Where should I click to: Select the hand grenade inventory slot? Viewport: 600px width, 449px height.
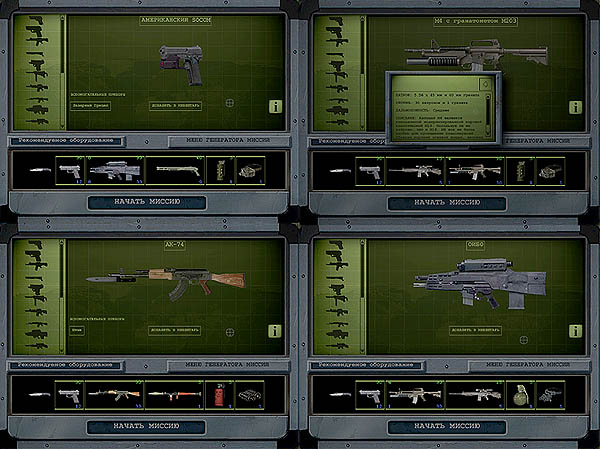pos(519,395)
